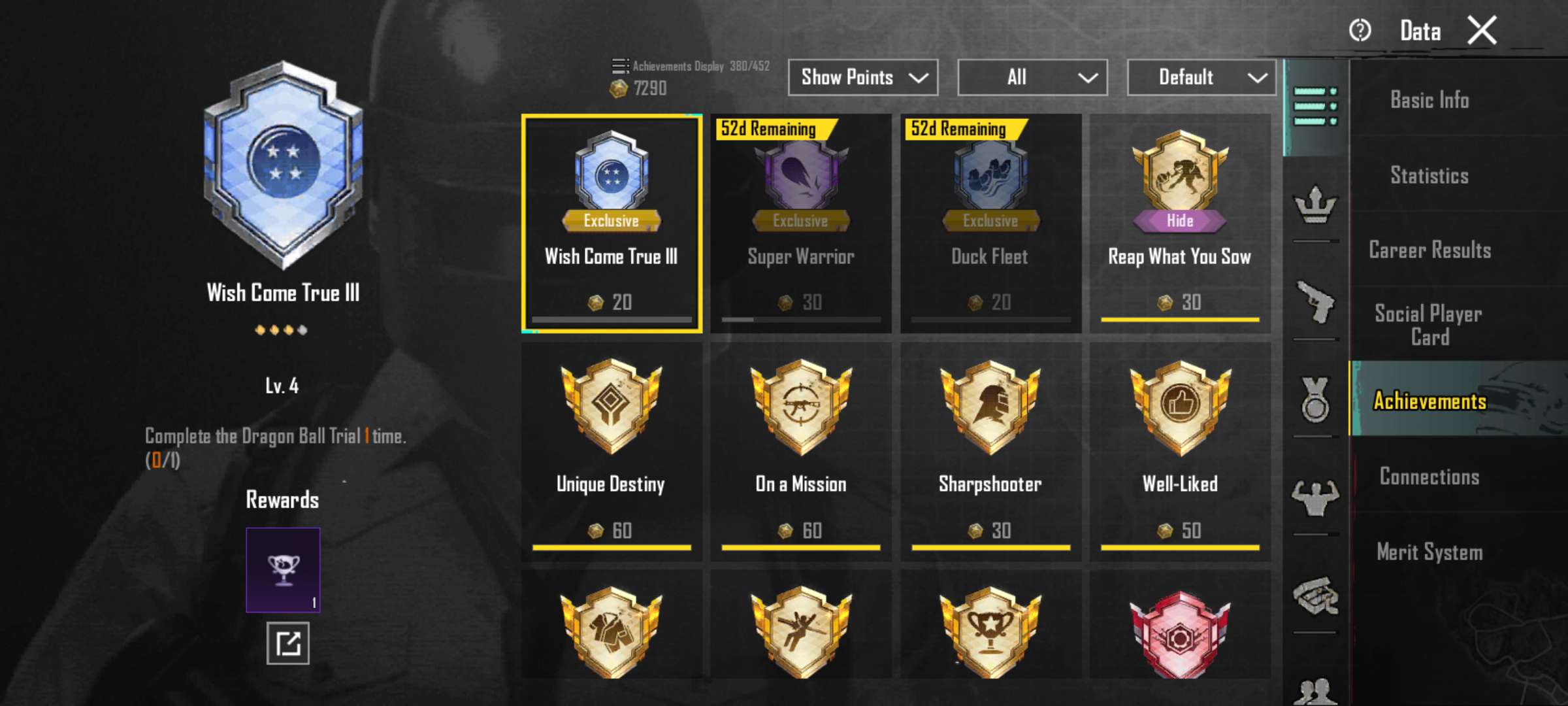Viewport: 1568px width, 706px height.
Task: Click the share button below Rewards
Action: [x=287, y=643]
